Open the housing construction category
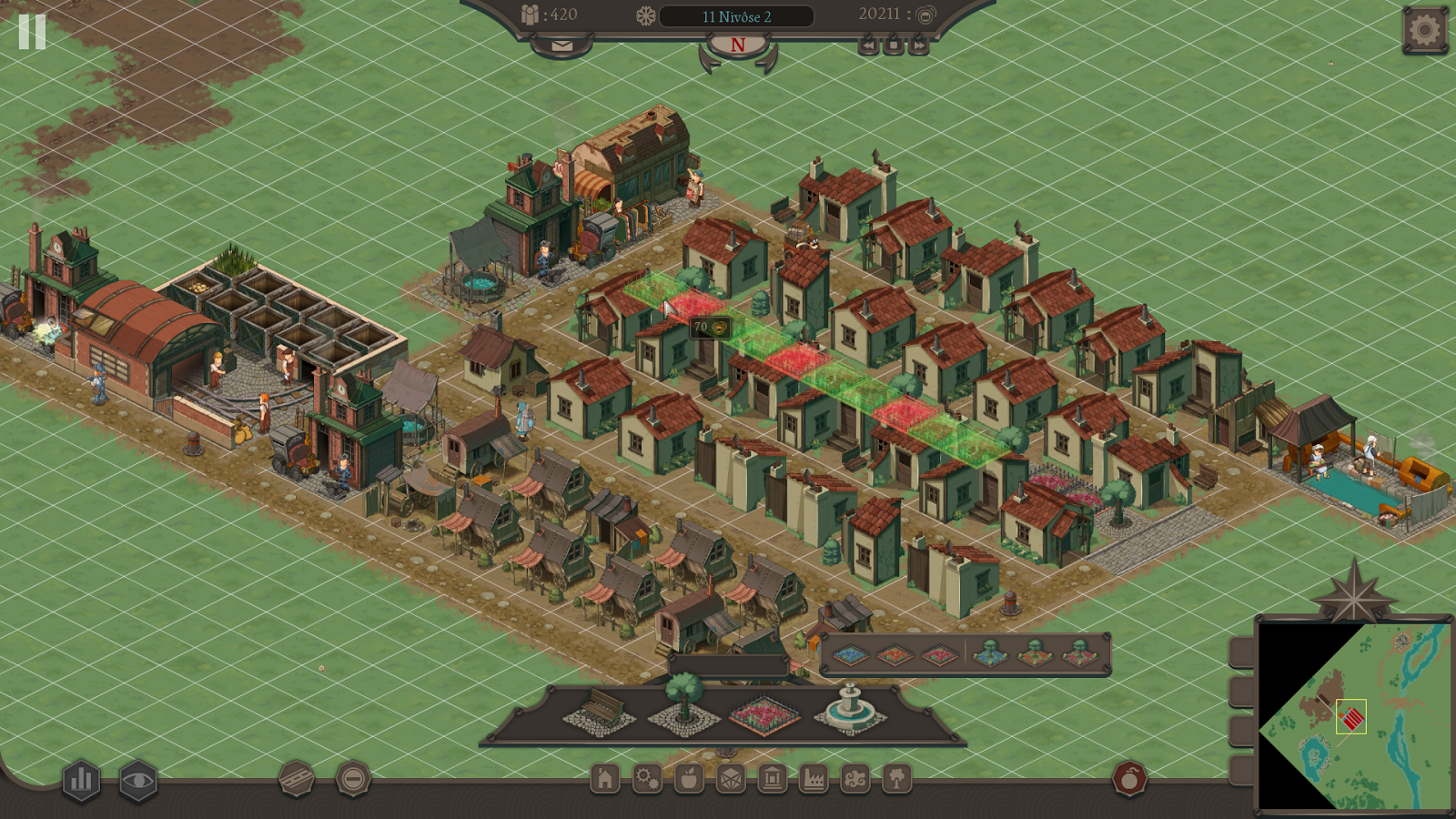Viewport: 1456px width, 819px height. pyautogui.click(x=606, y=780)
